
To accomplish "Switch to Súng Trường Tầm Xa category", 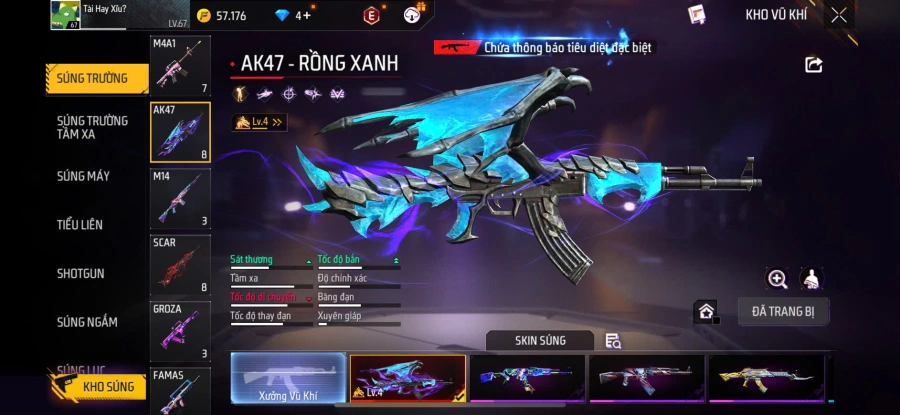I will coord(92,127).
